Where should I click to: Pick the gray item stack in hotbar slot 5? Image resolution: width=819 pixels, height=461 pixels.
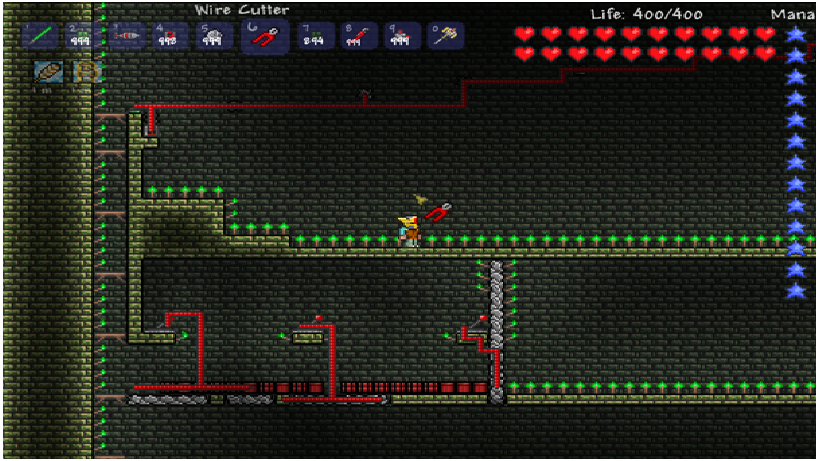coord(213,36)
